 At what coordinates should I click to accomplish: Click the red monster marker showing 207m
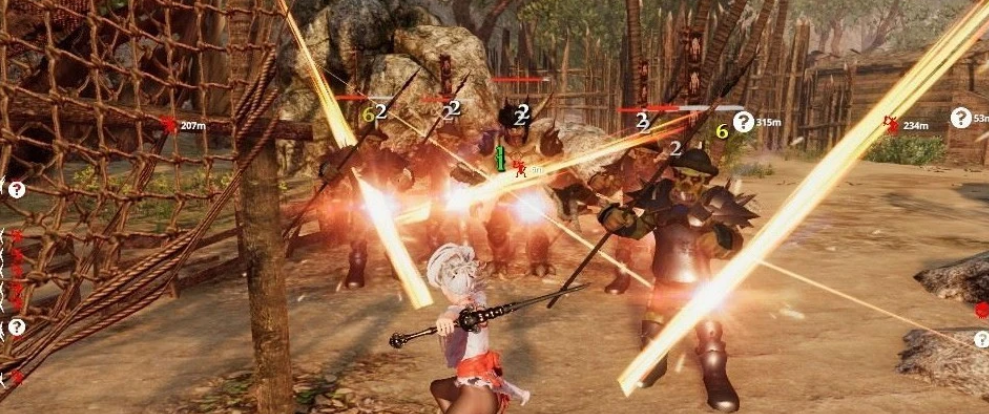168,125
